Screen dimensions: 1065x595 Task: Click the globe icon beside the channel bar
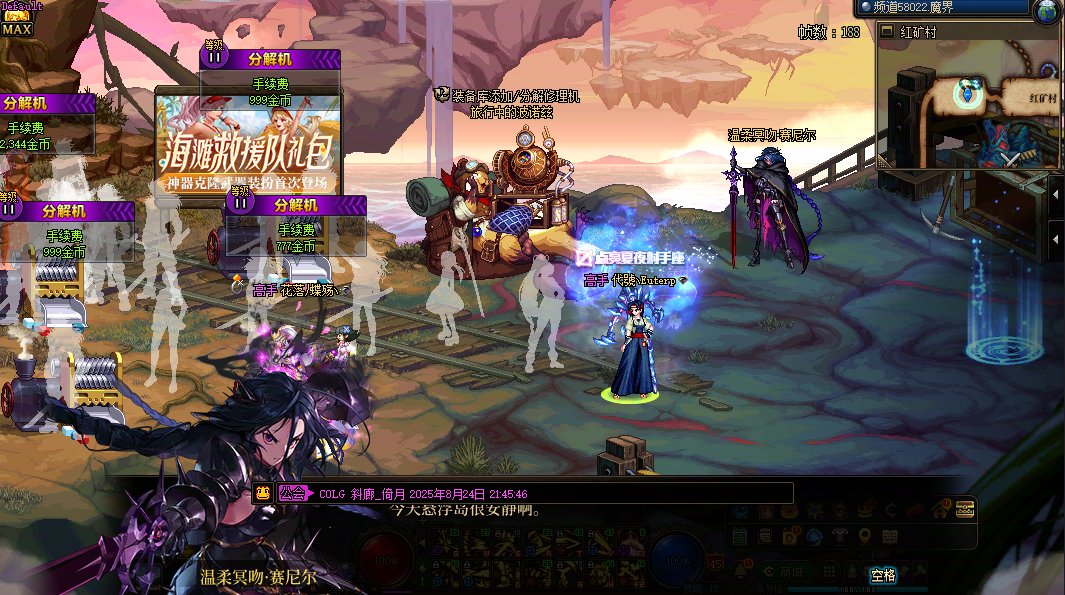[x=1048, y=11]
